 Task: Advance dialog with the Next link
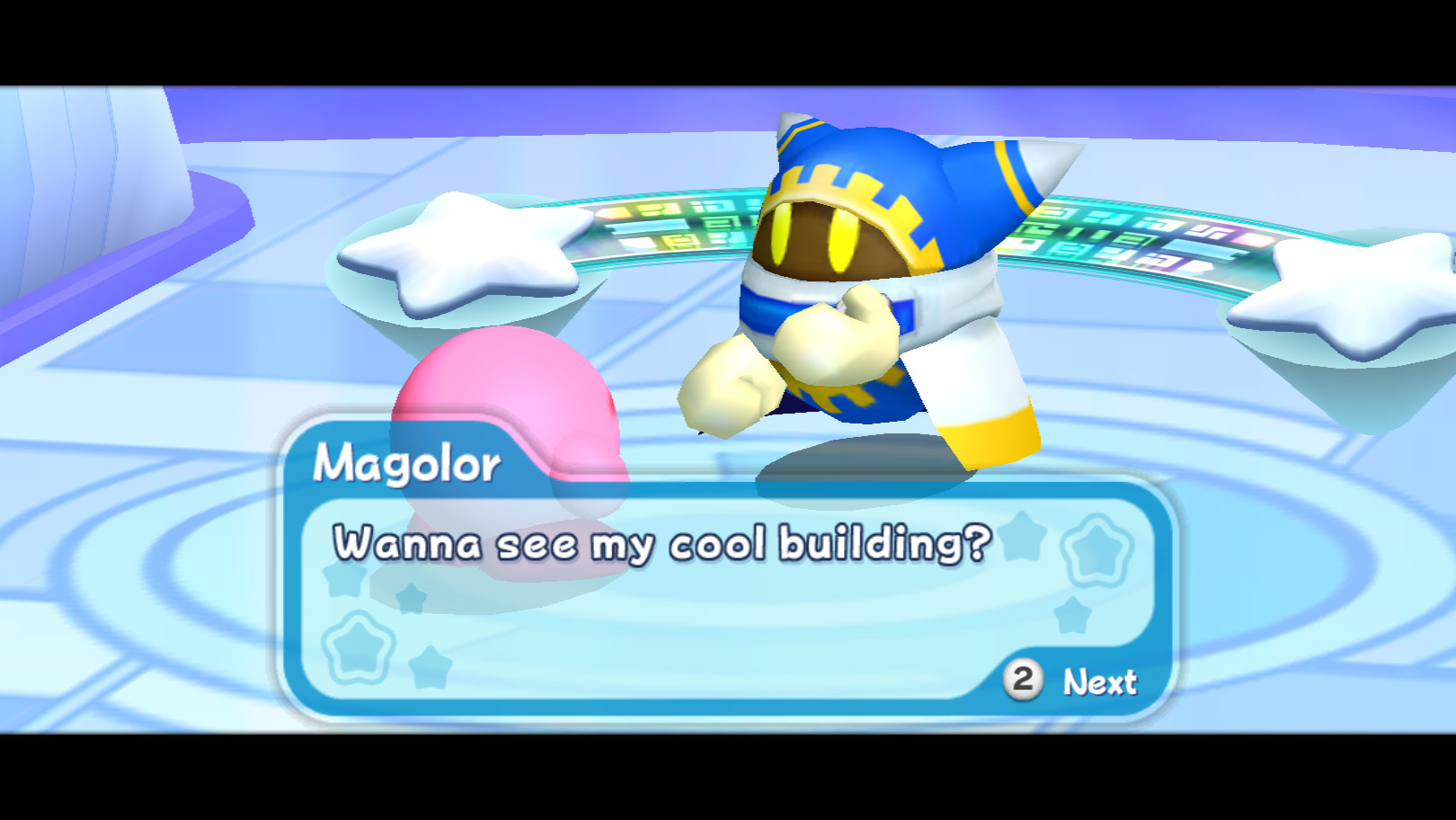click(x=1098, y=681)
